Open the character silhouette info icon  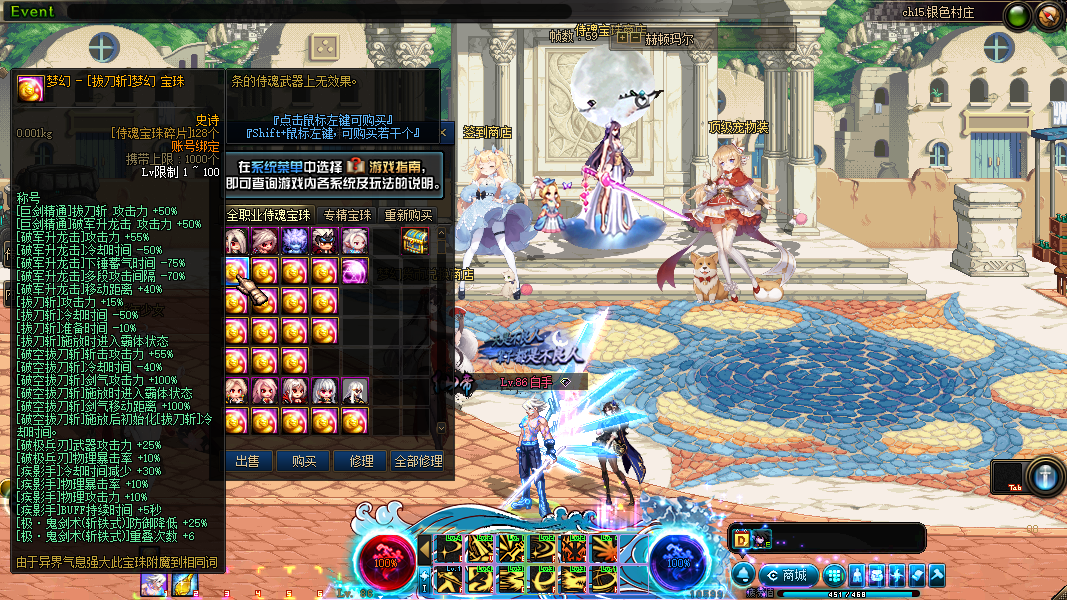pos(858,575)
